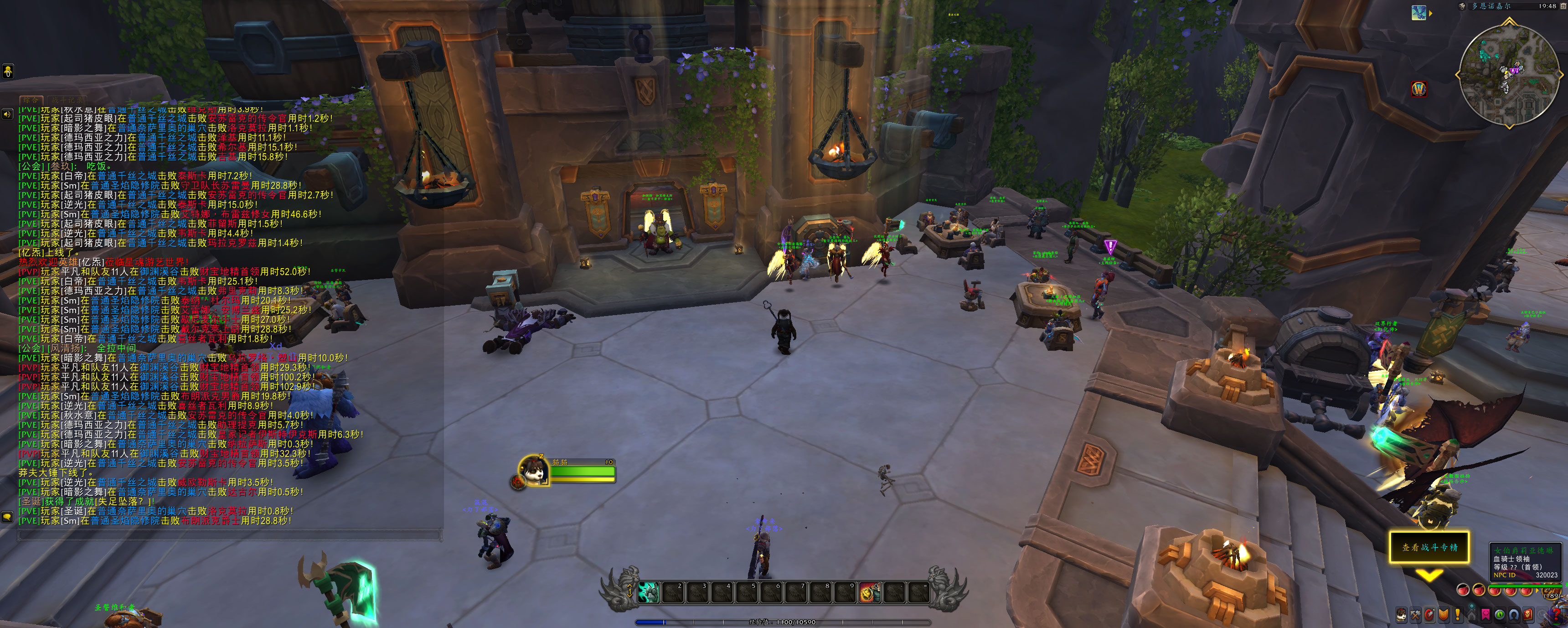Select the panda player portrait frame

point(533,471)
